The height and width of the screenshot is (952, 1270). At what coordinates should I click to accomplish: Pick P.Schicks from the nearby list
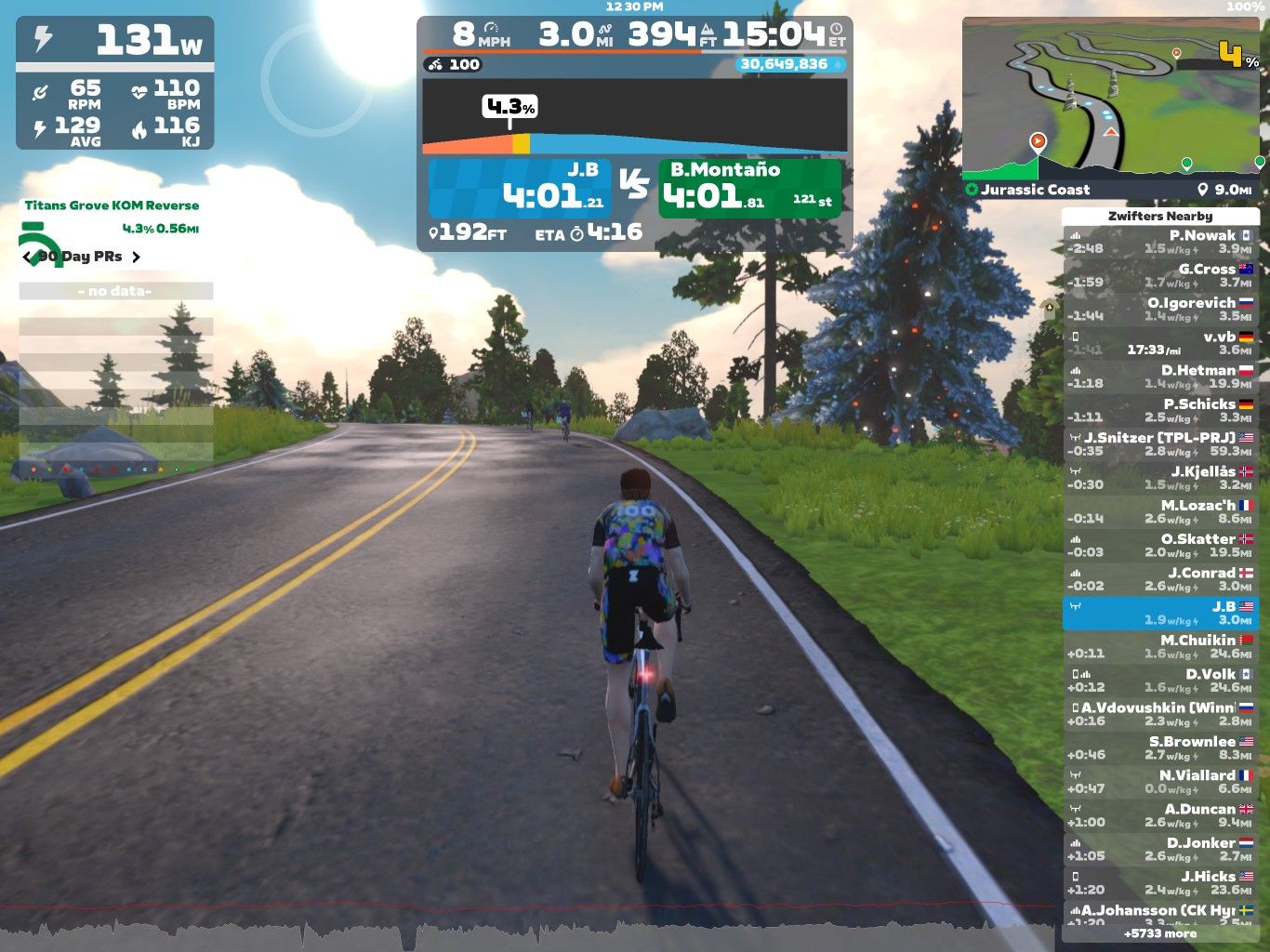coord(1160,411)
